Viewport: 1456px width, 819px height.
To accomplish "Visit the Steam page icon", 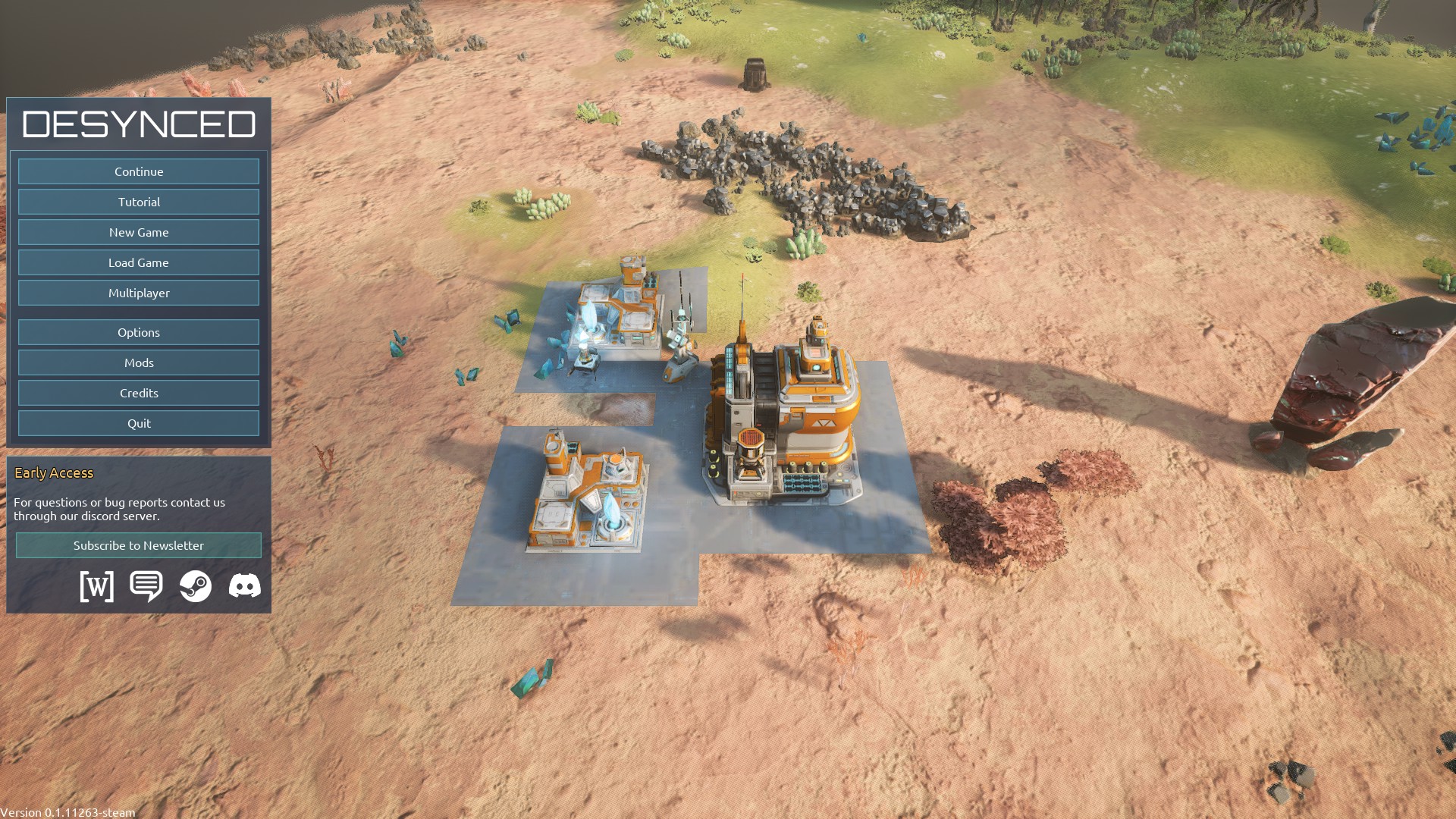I will [x=196, y=586].
